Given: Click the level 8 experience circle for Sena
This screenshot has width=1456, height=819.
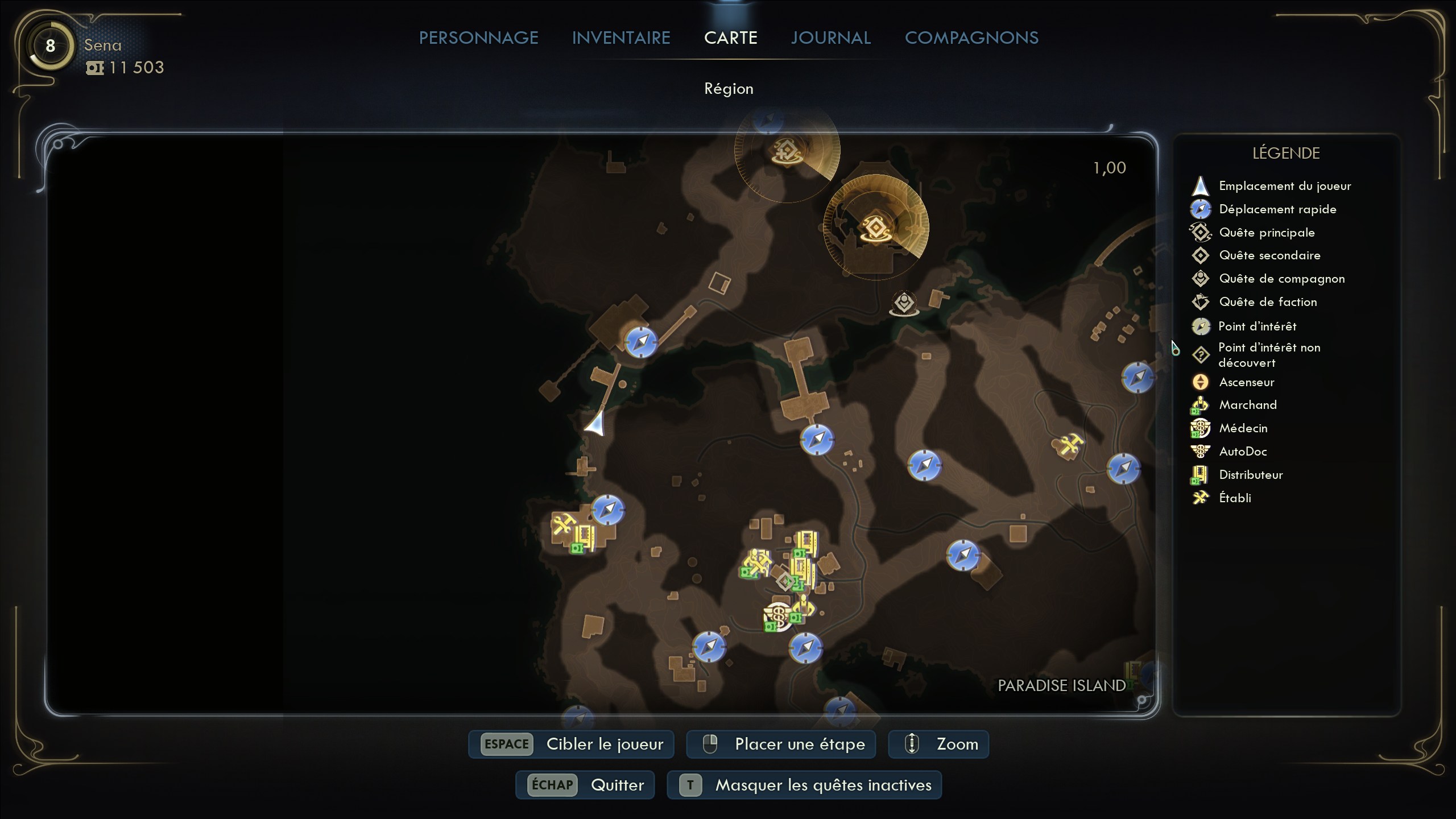Looking at the screenshot, I should tap(50, 45).
